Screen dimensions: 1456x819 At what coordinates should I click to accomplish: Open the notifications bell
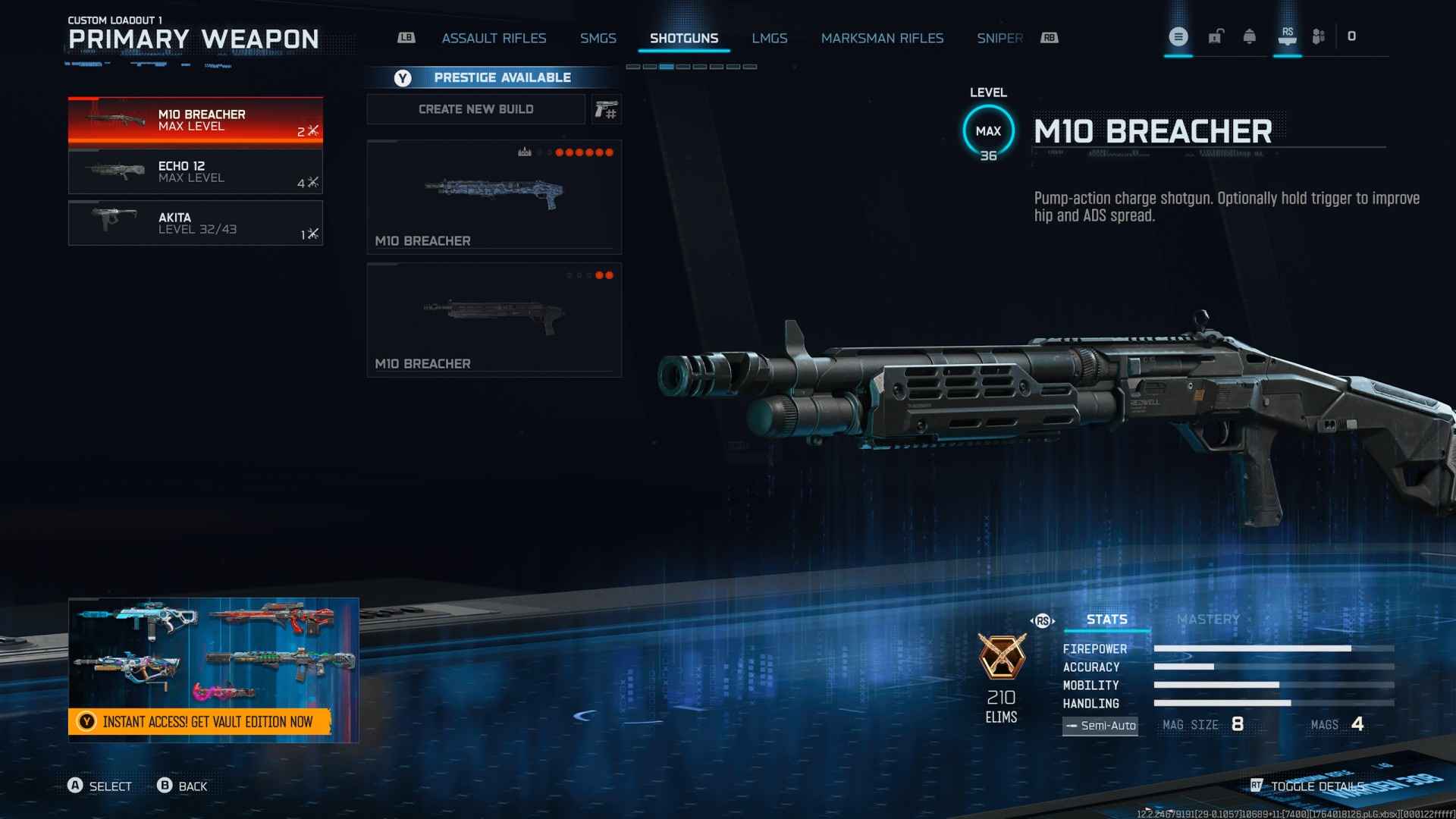pyautogui.click(x=1249, y=36)
